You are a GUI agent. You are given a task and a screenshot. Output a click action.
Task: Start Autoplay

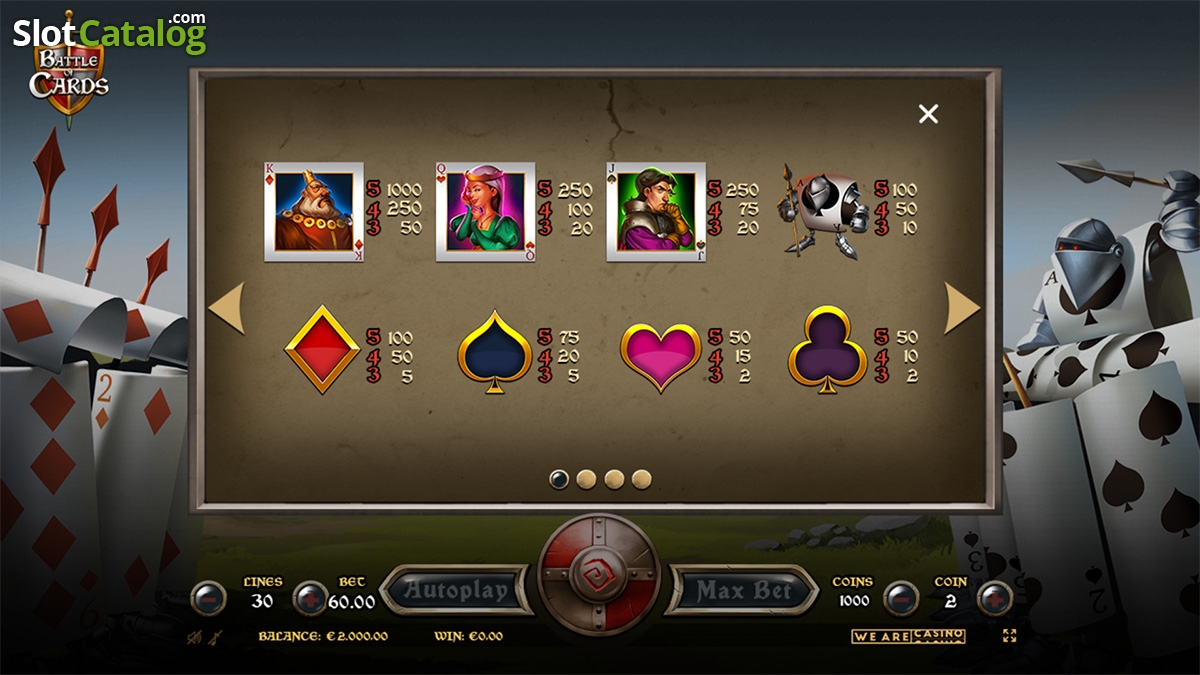[456, 590]
